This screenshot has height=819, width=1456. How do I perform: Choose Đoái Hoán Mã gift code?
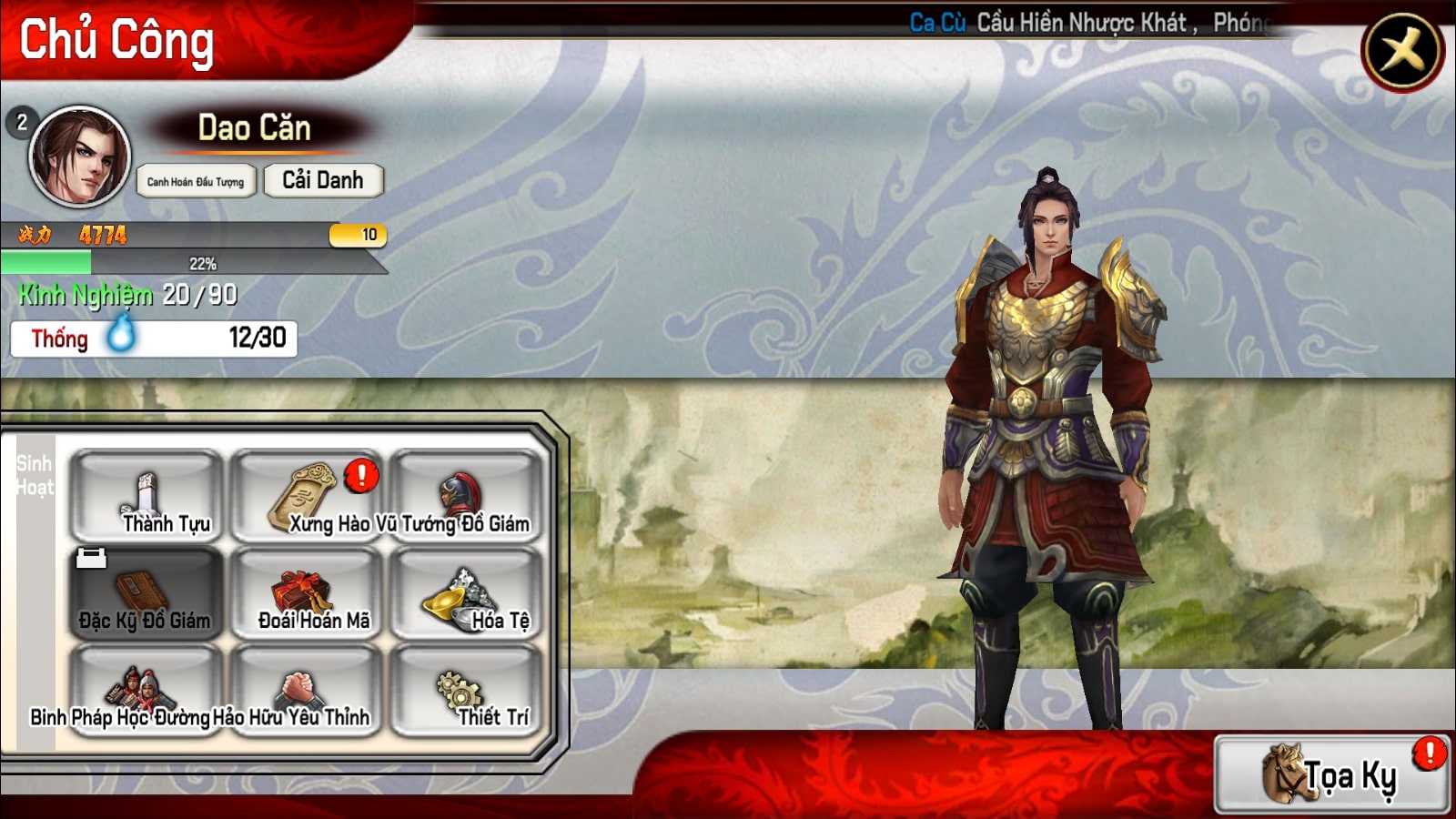[307, 594]
